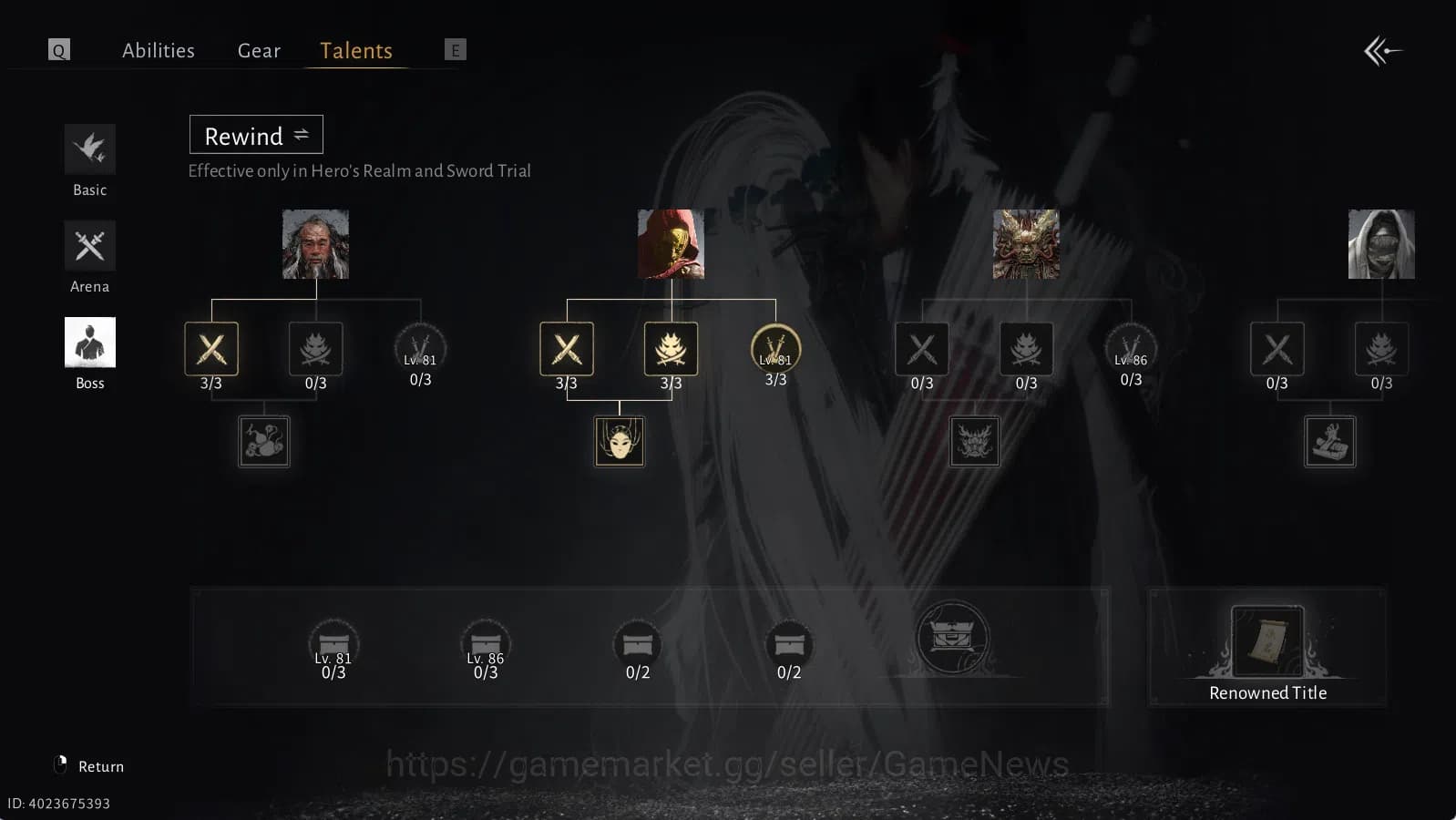Click the treasure chest talent under fourth boss tree

point(1329,441)
